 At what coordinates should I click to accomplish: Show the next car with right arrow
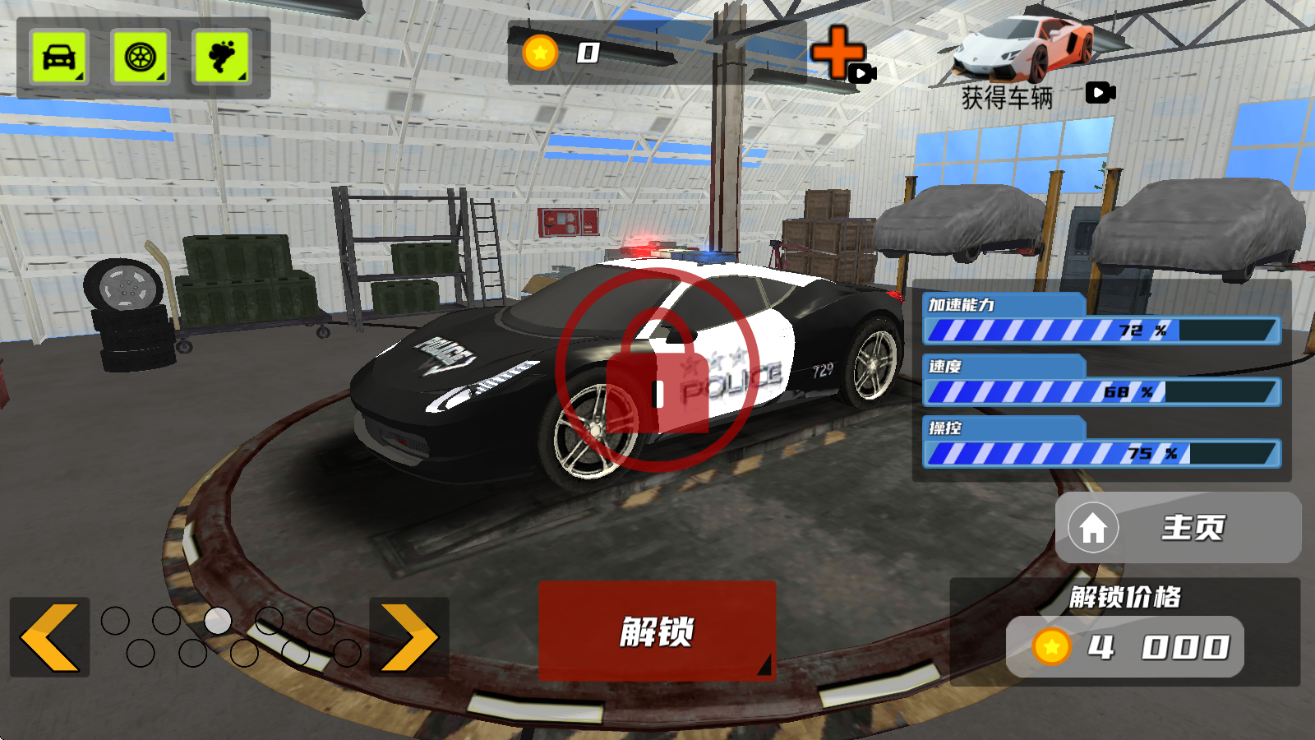tap(409, 636)
